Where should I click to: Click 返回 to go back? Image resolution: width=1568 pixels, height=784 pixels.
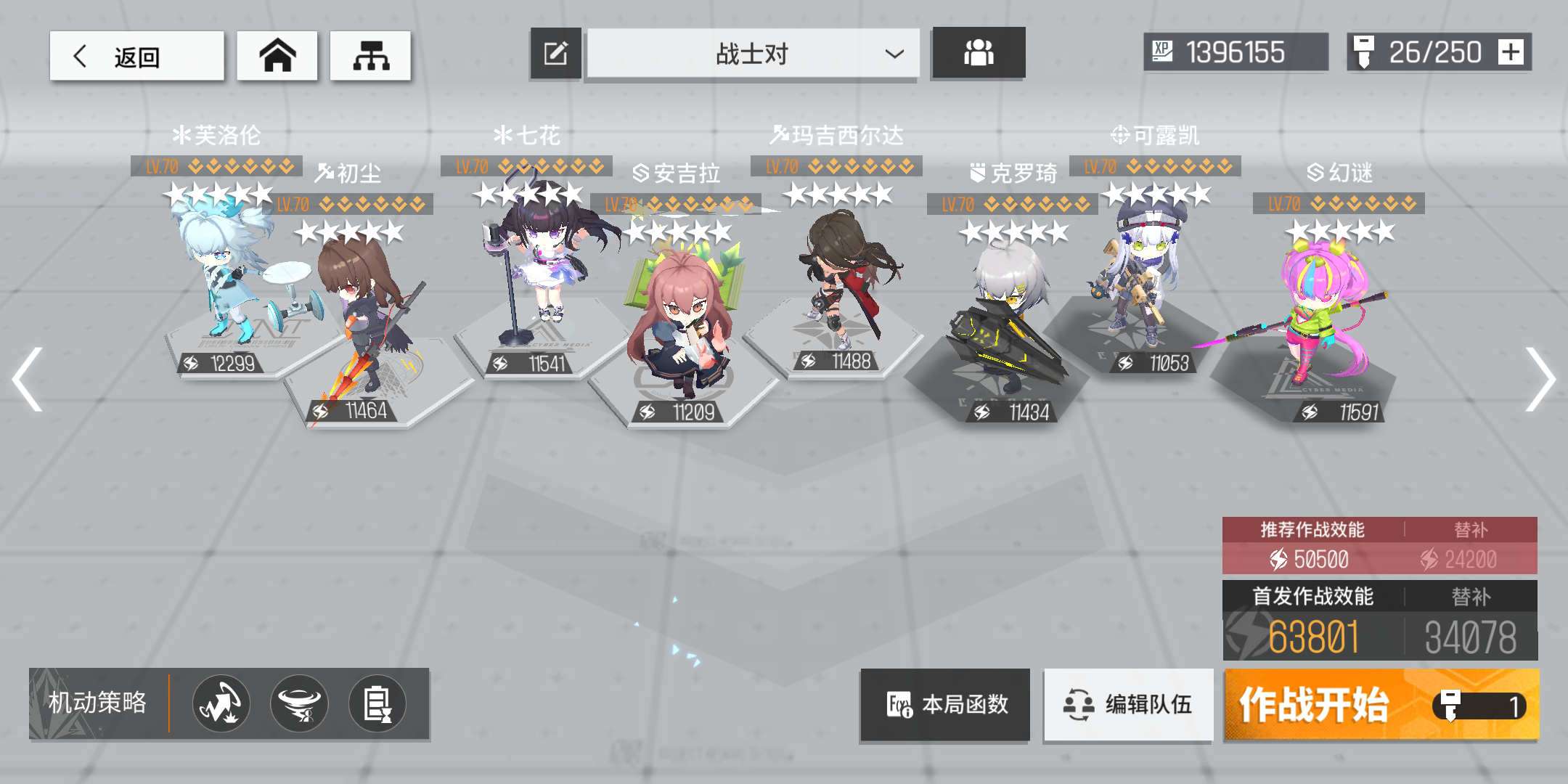pyautogui.click(x=134, y=54)
